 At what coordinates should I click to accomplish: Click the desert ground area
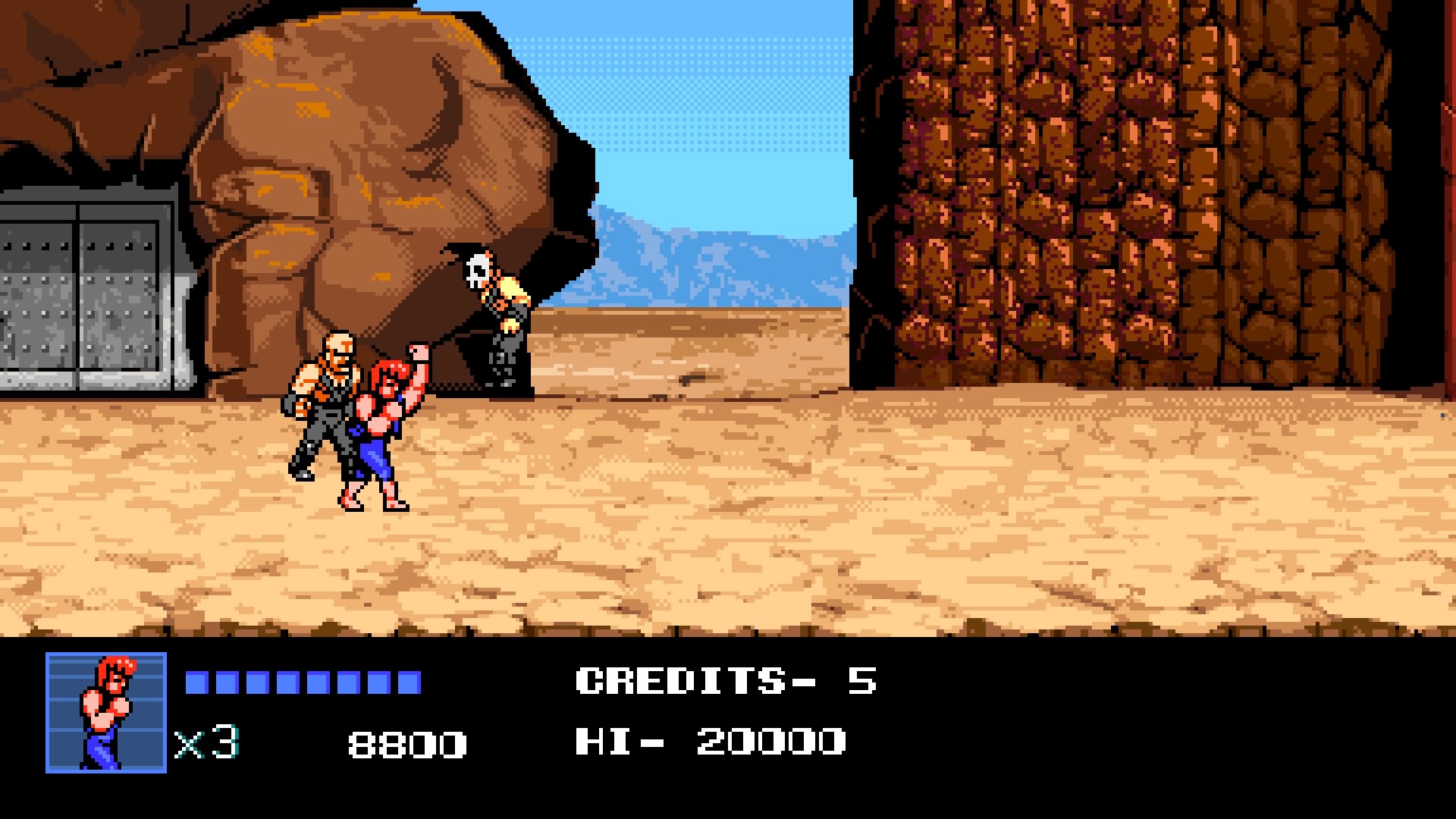[x=758, y=546]
